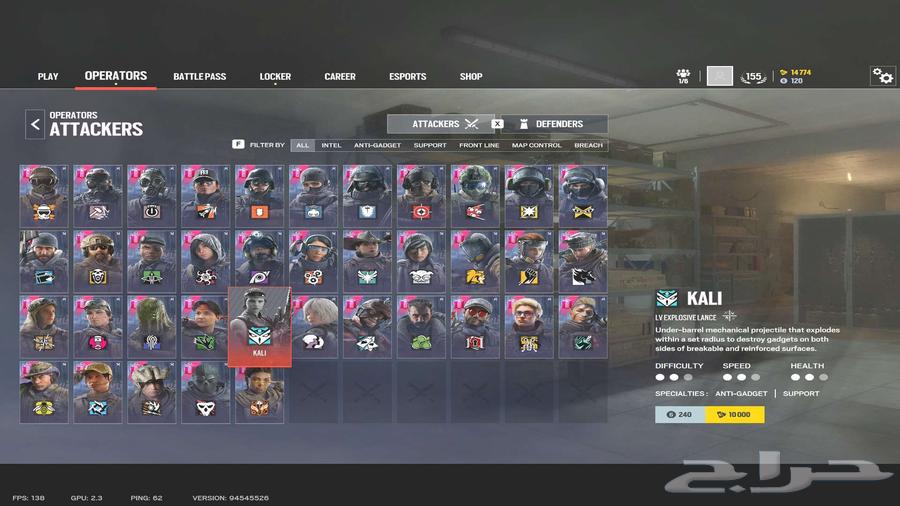Viewport: 900px width, 506px height.
Task: Filter operators by ANTI-GADGET
Action: click(377, 145)
